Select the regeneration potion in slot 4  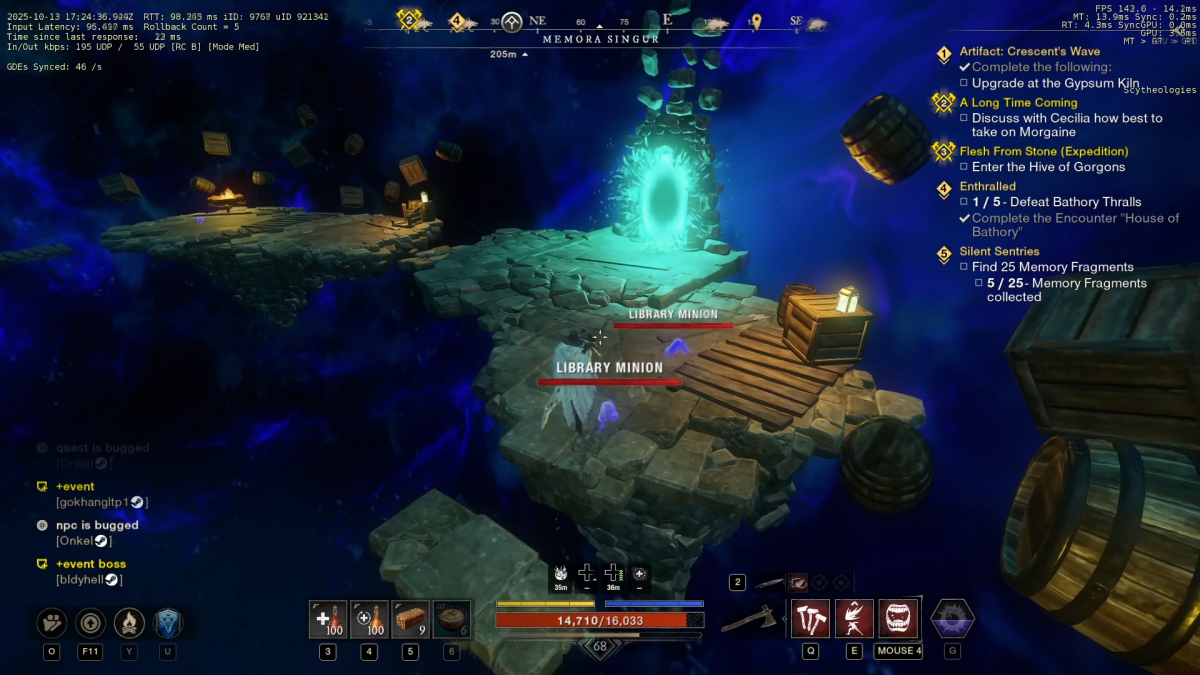(369, 620)
